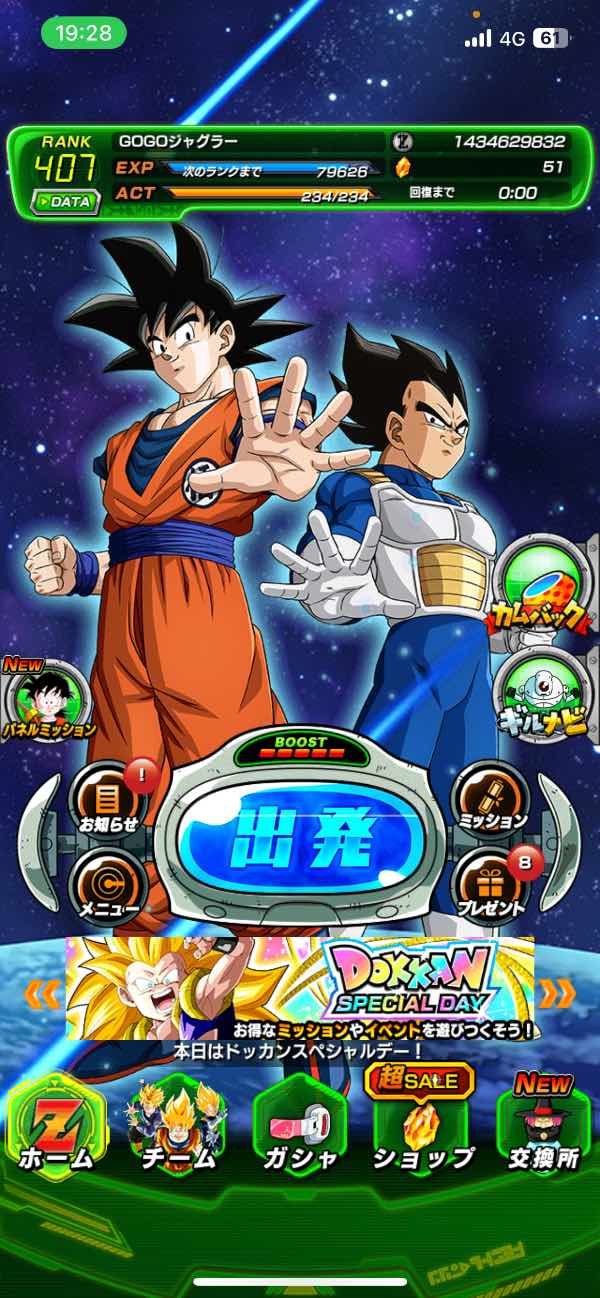Viewport: 600px width, 1298px height.
Task: Open the メニュー menu button
Action: (107, 887)
